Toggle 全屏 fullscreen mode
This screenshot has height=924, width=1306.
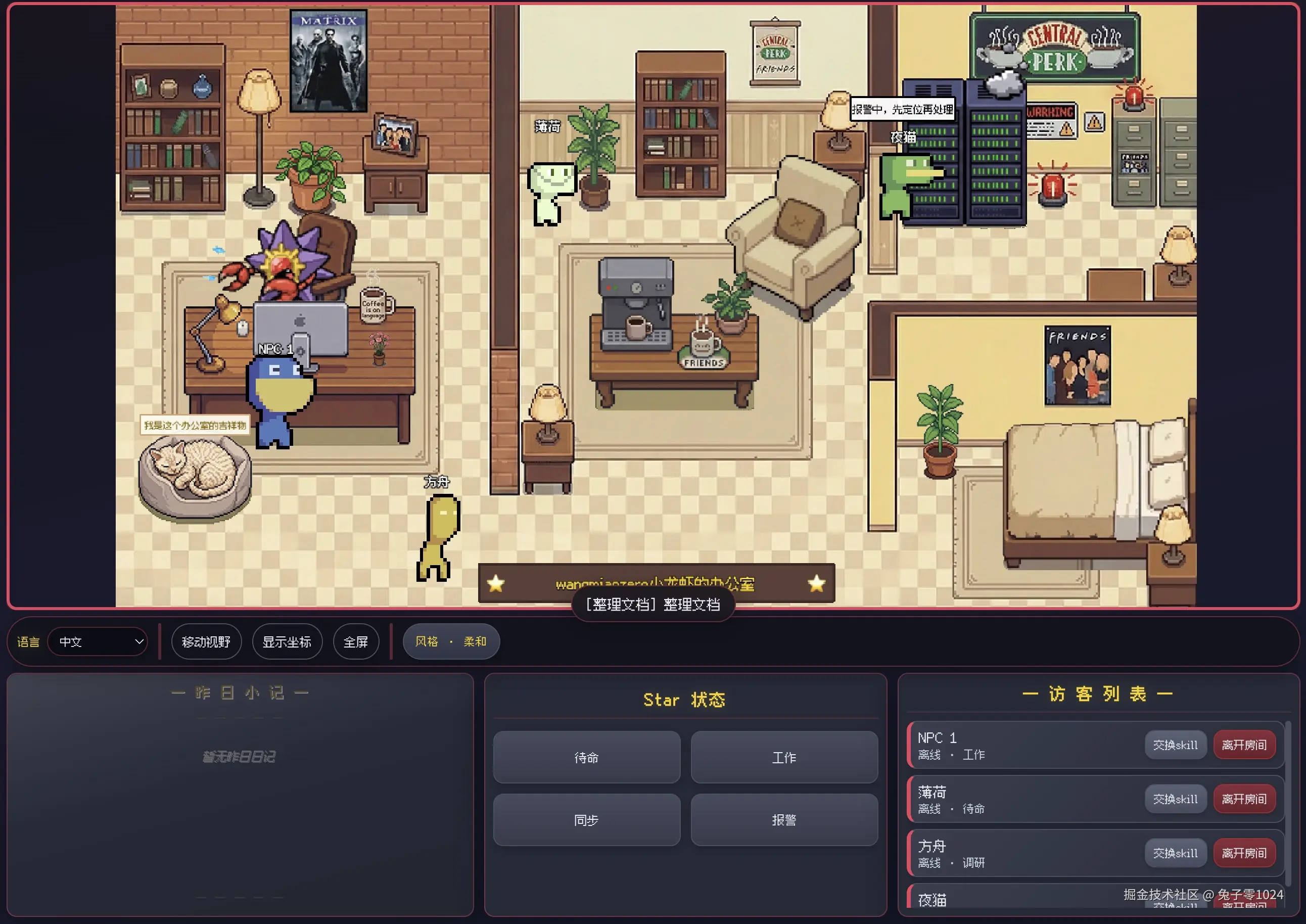(355, 641)
